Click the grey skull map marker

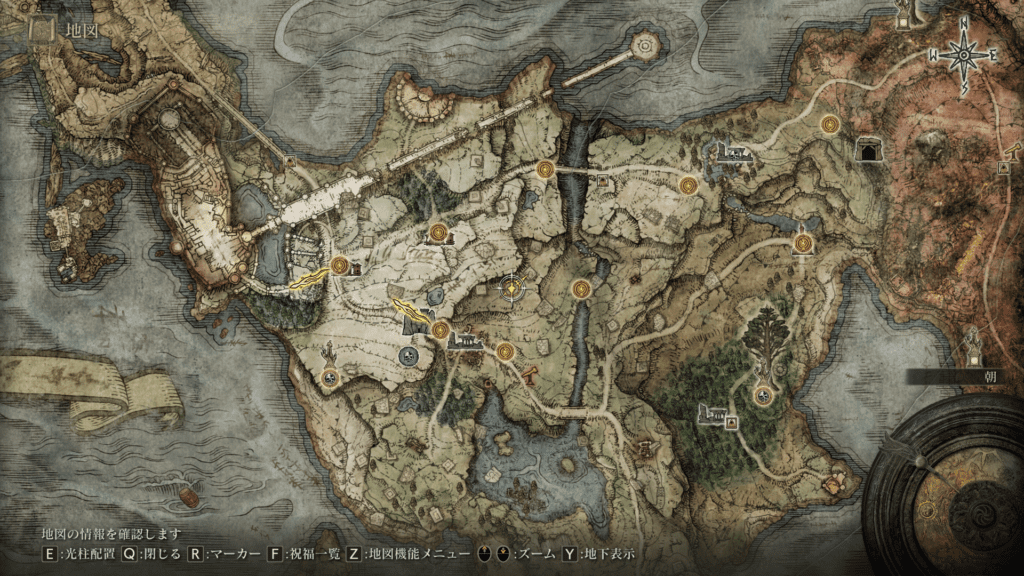point(408,354)
